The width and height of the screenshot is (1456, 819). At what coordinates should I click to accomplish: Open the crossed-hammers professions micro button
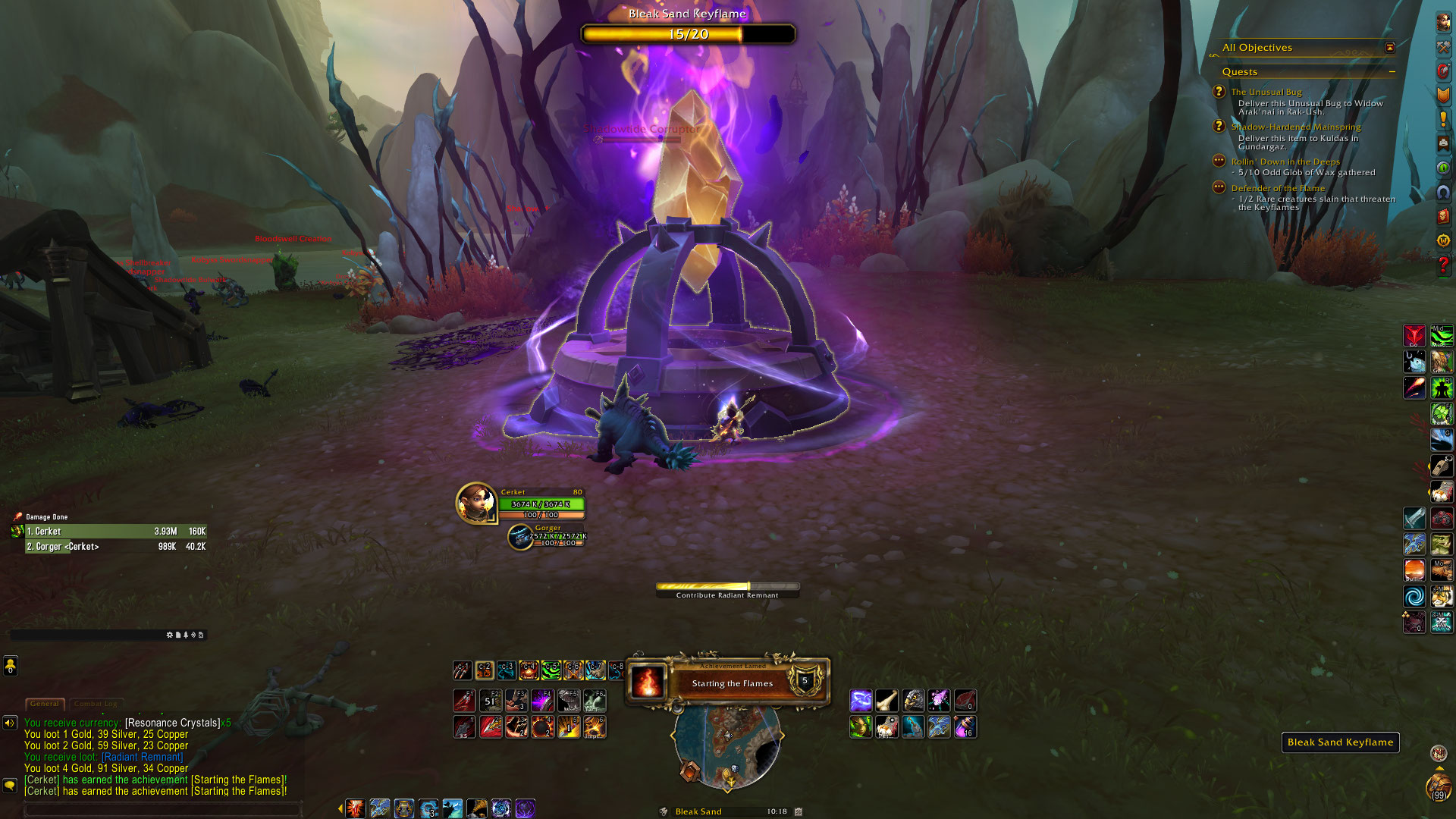[x=1443, y=47]
